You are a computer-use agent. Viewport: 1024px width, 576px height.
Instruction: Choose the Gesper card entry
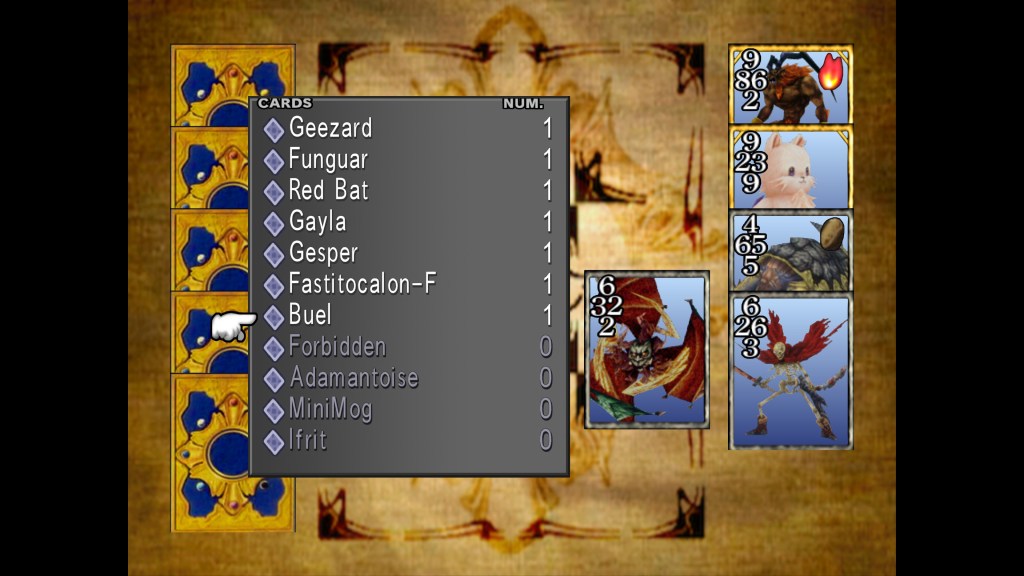coord(322,253)
